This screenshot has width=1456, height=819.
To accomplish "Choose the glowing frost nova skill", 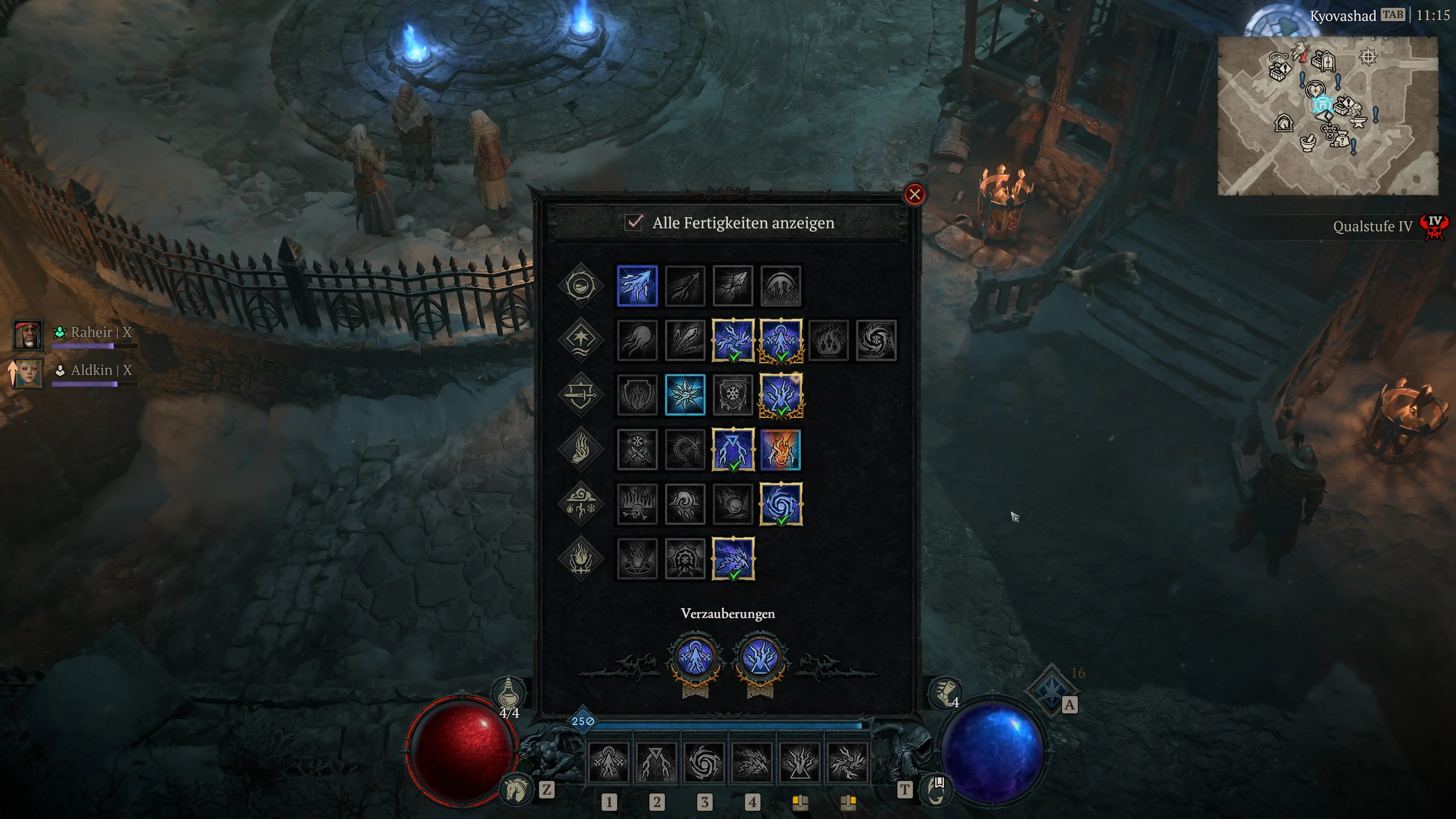I will 685,395.
